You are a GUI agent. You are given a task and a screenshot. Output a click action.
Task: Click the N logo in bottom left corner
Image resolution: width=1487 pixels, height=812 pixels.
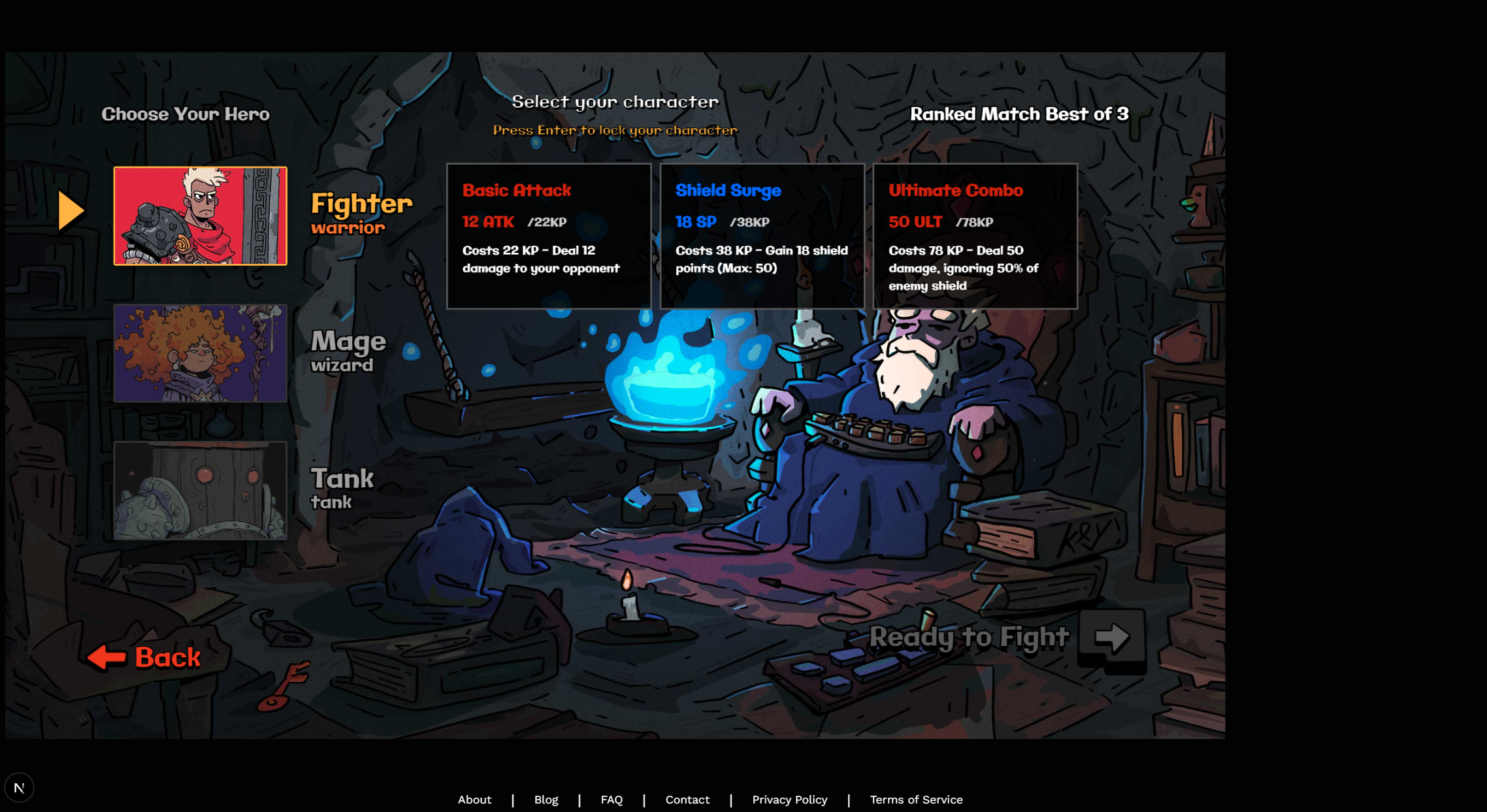click(x=20, y=787)
